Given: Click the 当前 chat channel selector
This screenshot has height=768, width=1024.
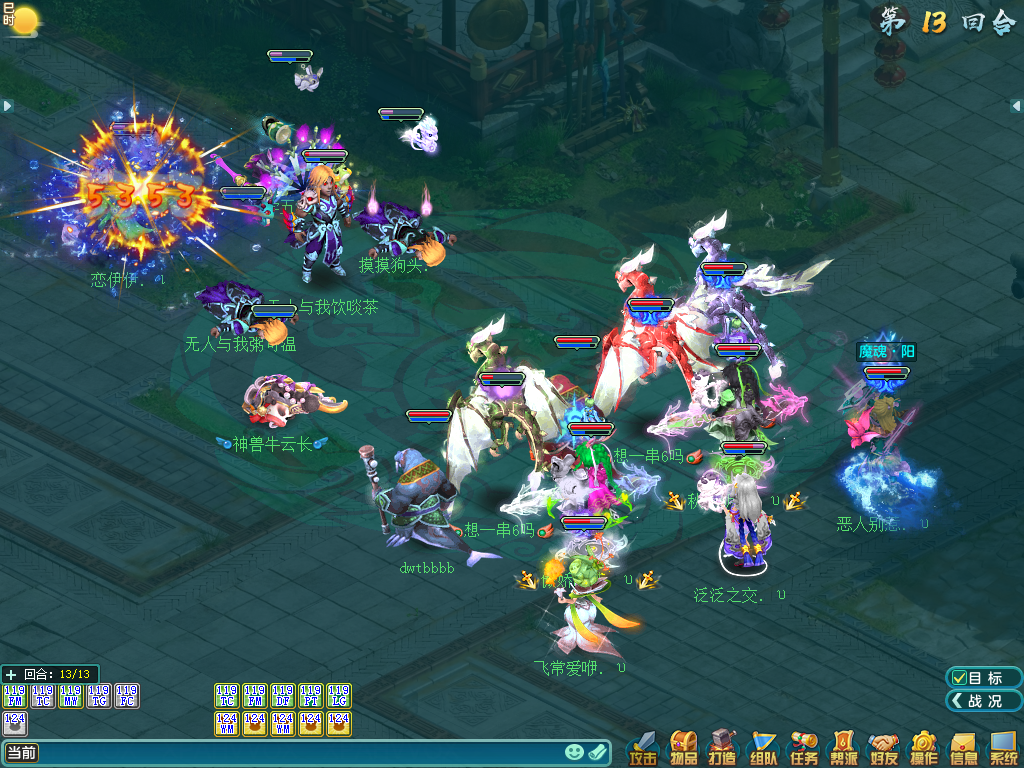Looking at the screenshot, I should [22, 753].
